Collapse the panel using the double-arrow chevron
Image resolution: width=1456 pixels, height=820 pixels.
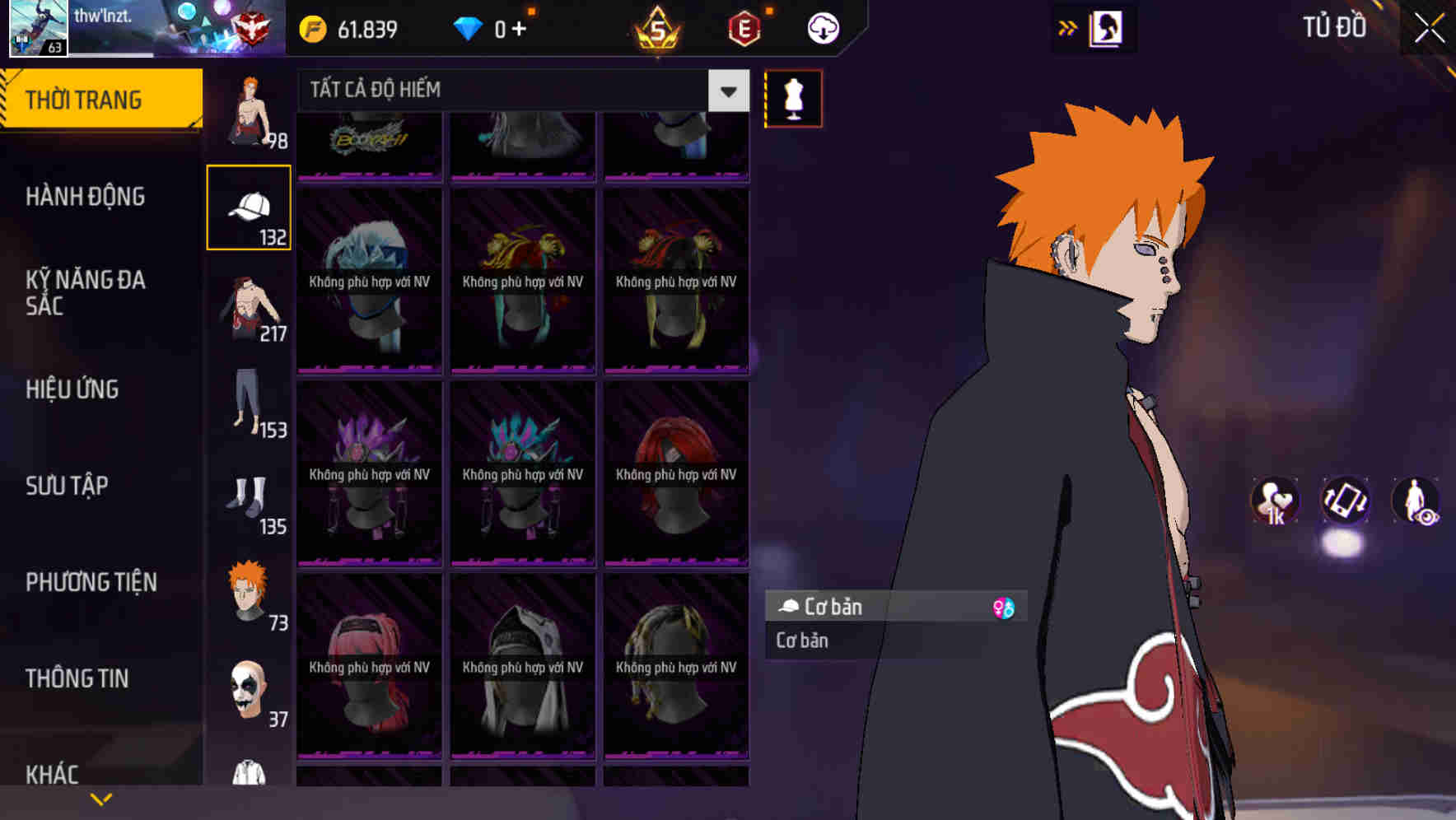(1068, 27)
